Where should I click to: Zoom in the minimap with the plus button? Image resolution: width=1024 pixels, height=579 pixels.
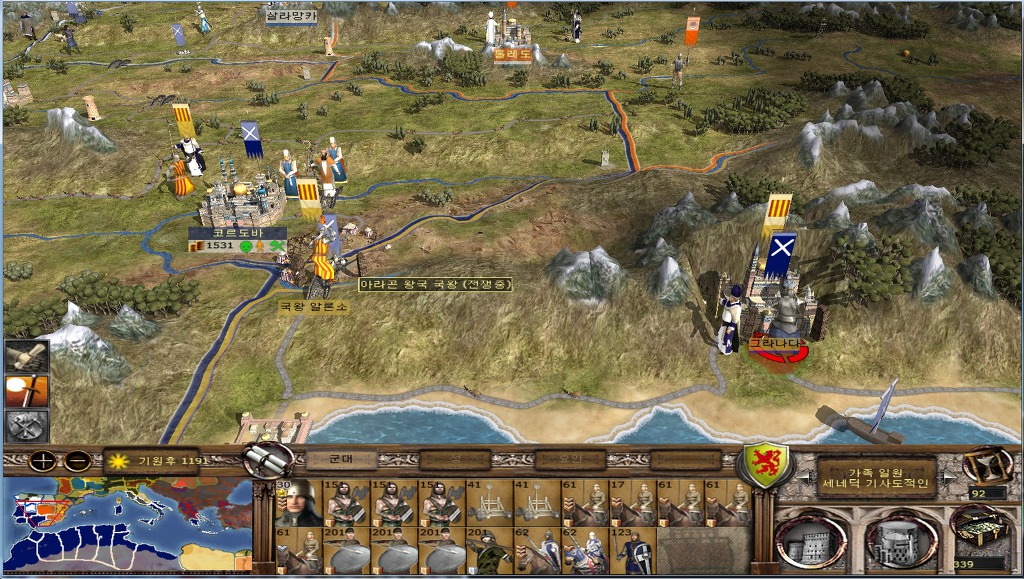click(x=42, y=462)
